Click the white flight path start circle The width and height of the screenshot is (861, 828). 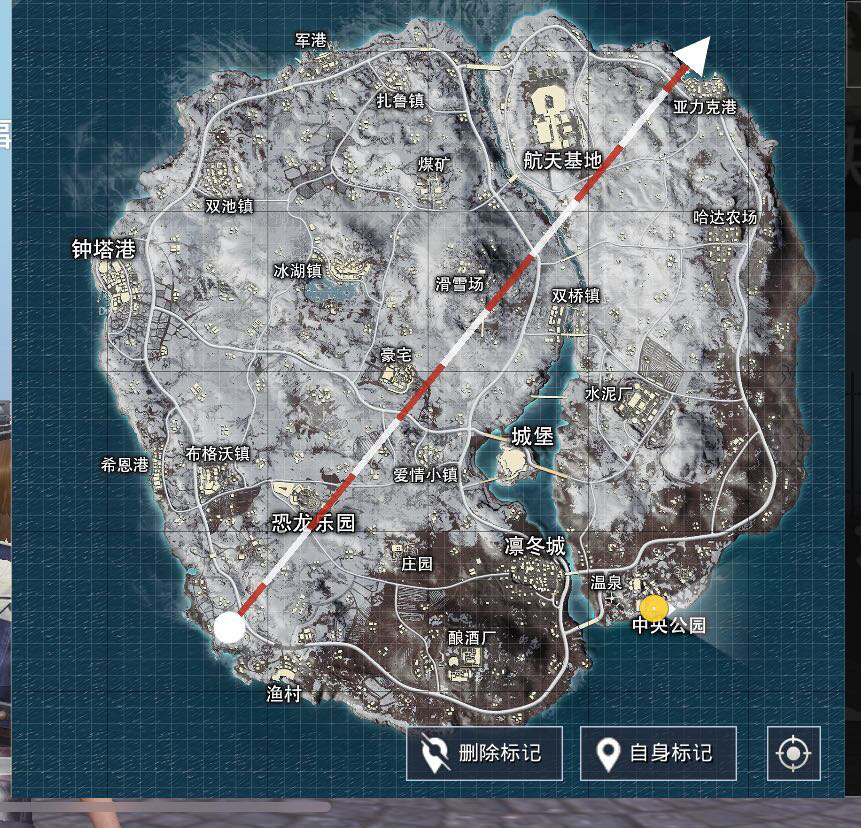click(229, 627)
